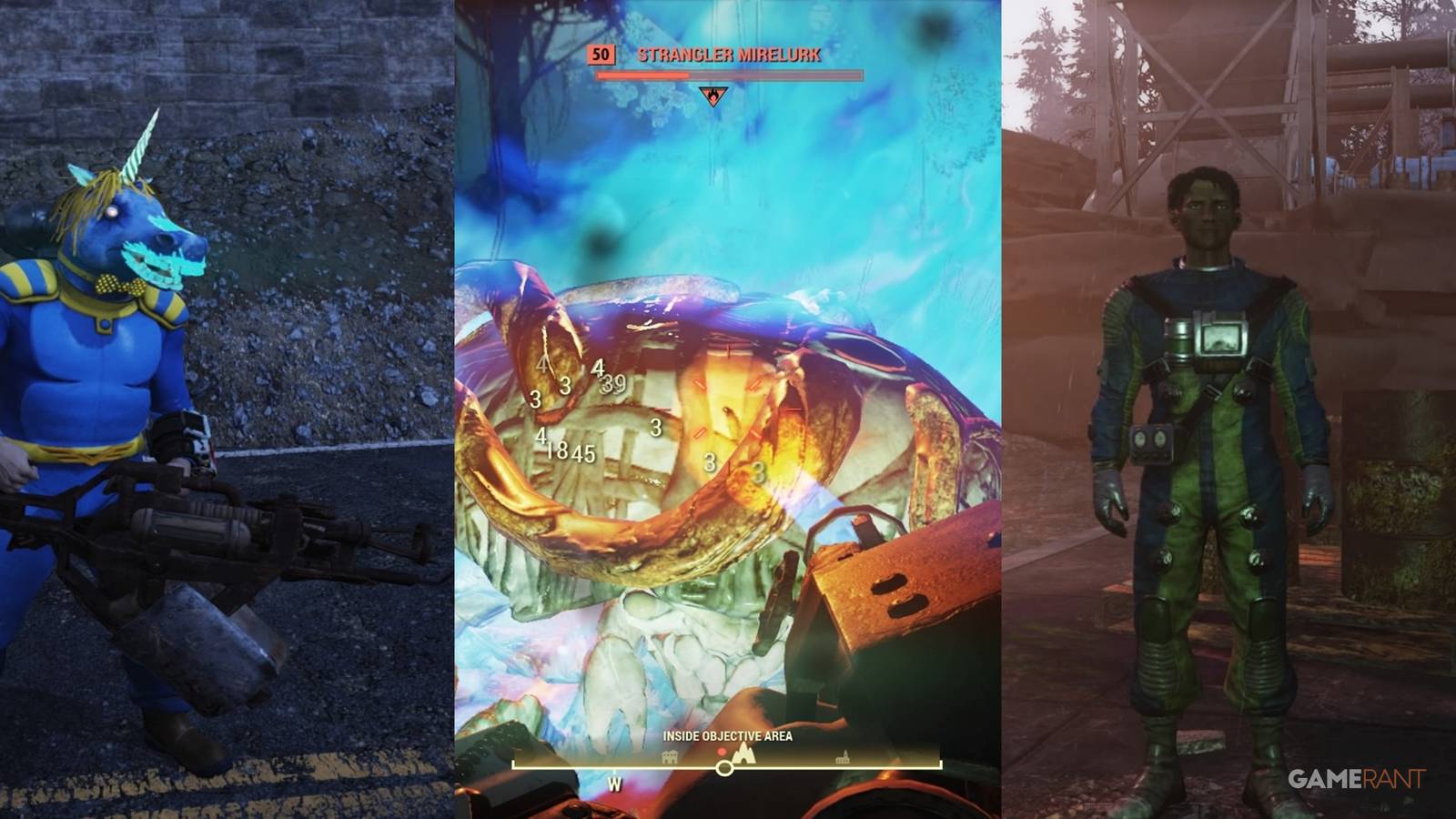Toggle the W compass direction marker
This screenshot has width=1456, height=819.
(x=614, y=783)
